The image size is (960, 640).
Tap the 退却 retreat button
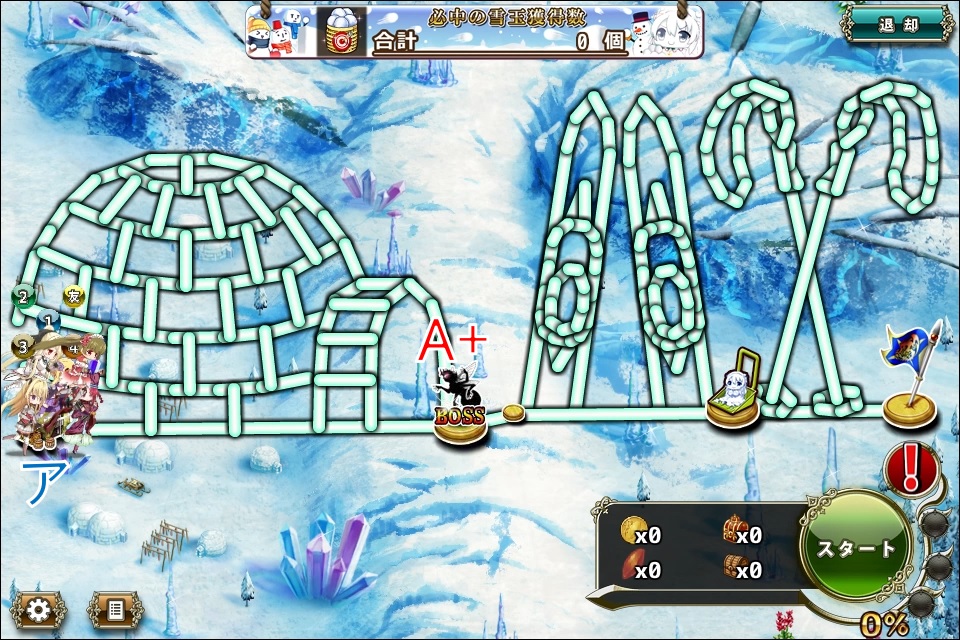[897, 25]
